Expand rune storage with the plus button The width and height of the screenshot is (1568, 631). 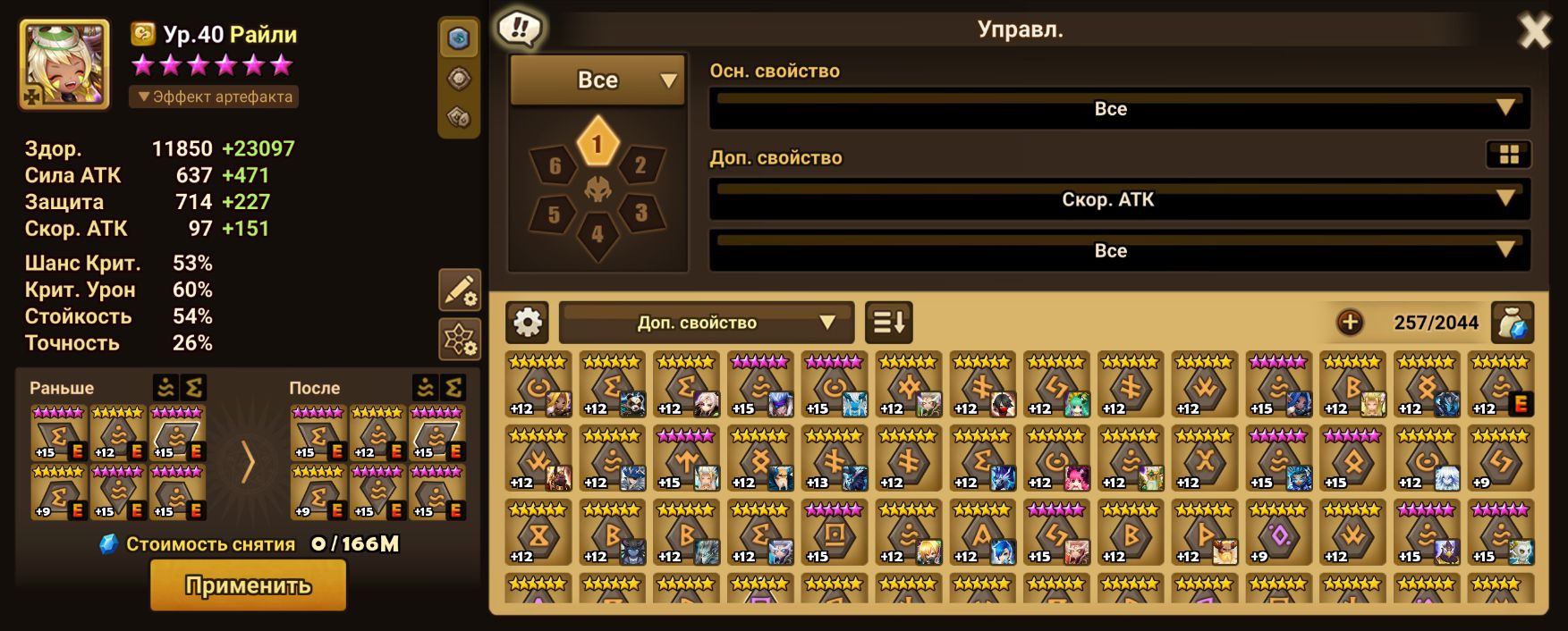(1349, 322)
